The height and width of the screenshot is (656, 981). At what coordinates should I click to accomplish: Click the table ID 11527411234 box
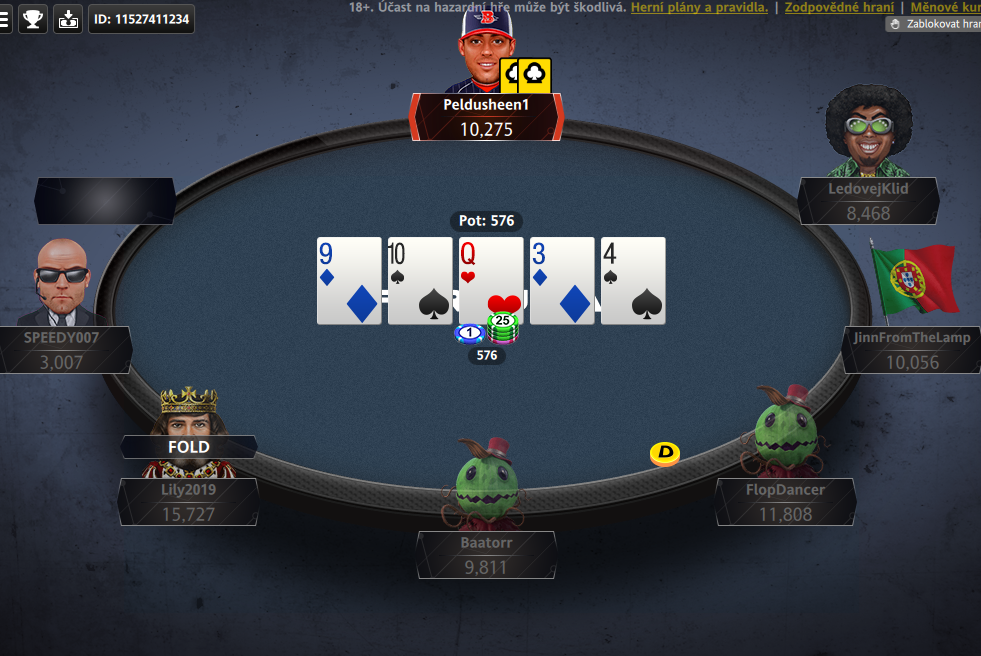pos(141,19)
